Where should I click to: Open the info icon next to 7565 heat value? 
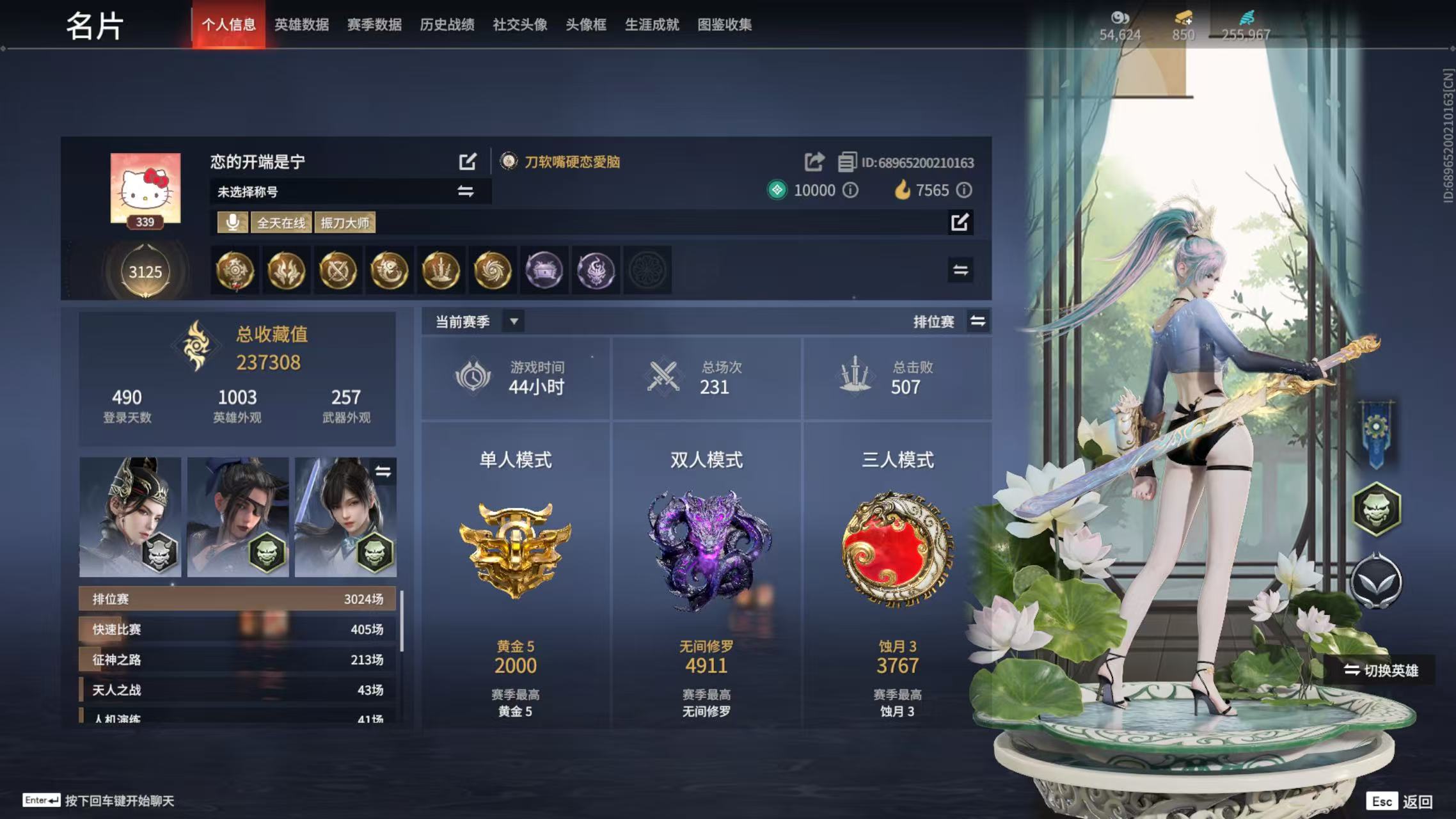965,190
